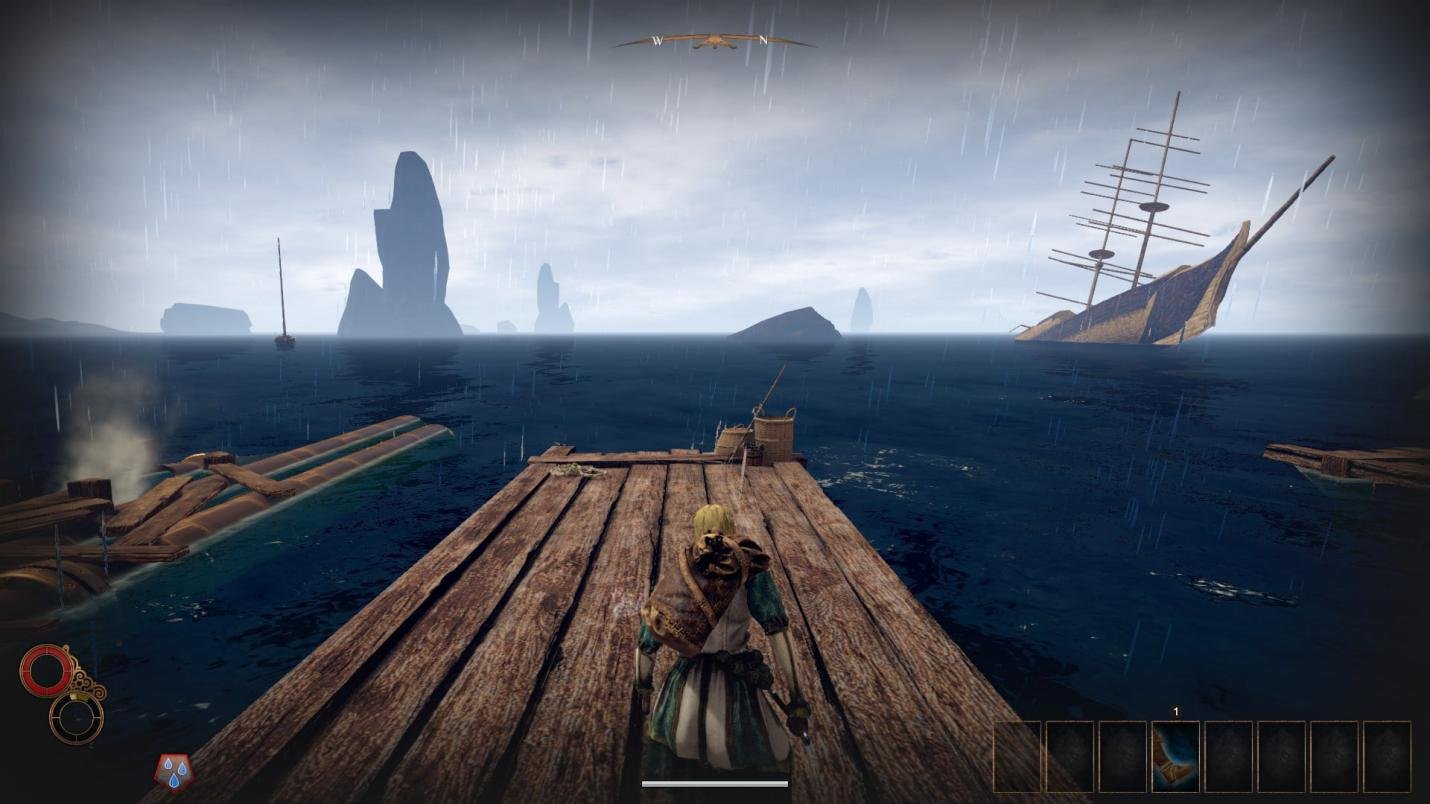Select the boots item in the quickslot bar
This screenshot has width=1430, height=804.
1175,757
